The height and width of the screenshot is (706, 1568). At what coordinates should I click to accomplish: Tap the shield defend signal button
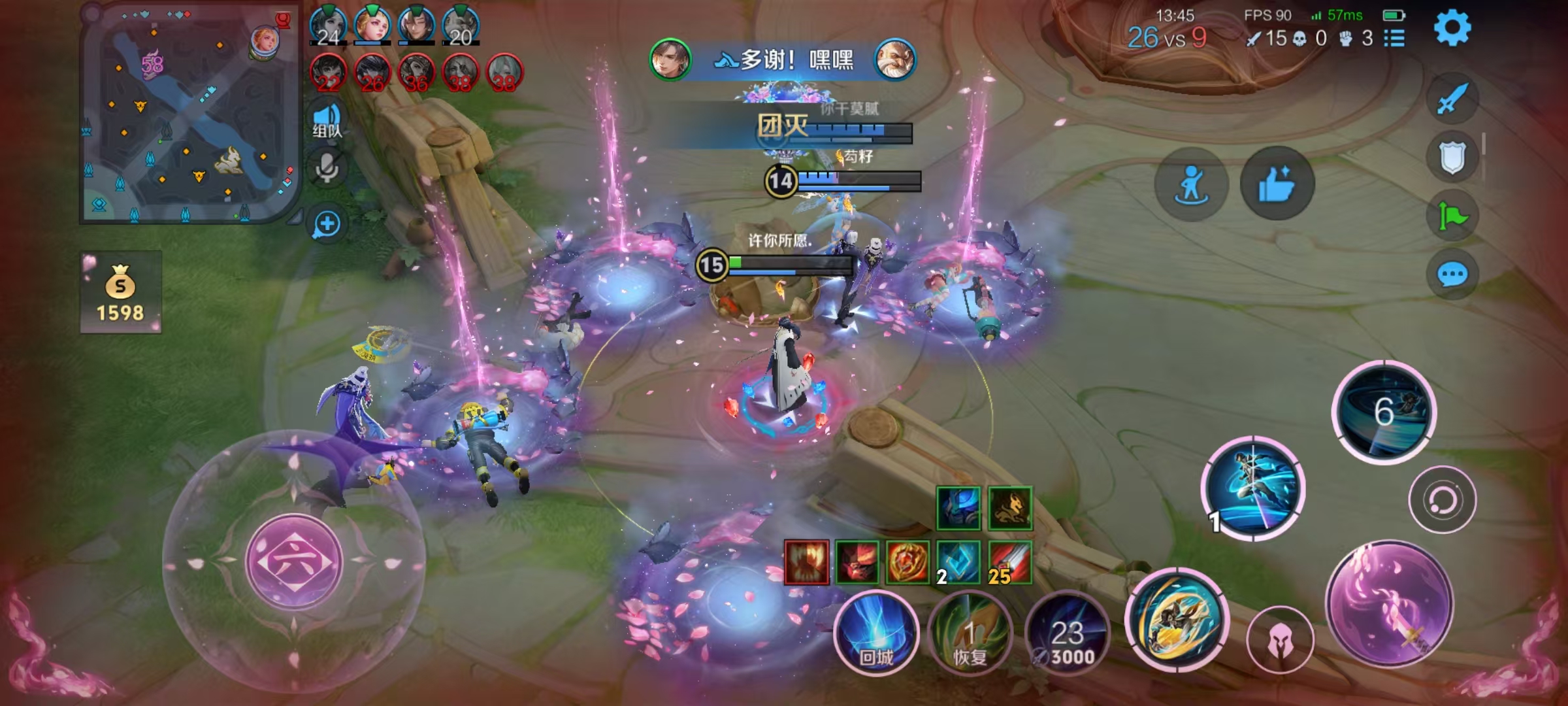point(1452,158)
